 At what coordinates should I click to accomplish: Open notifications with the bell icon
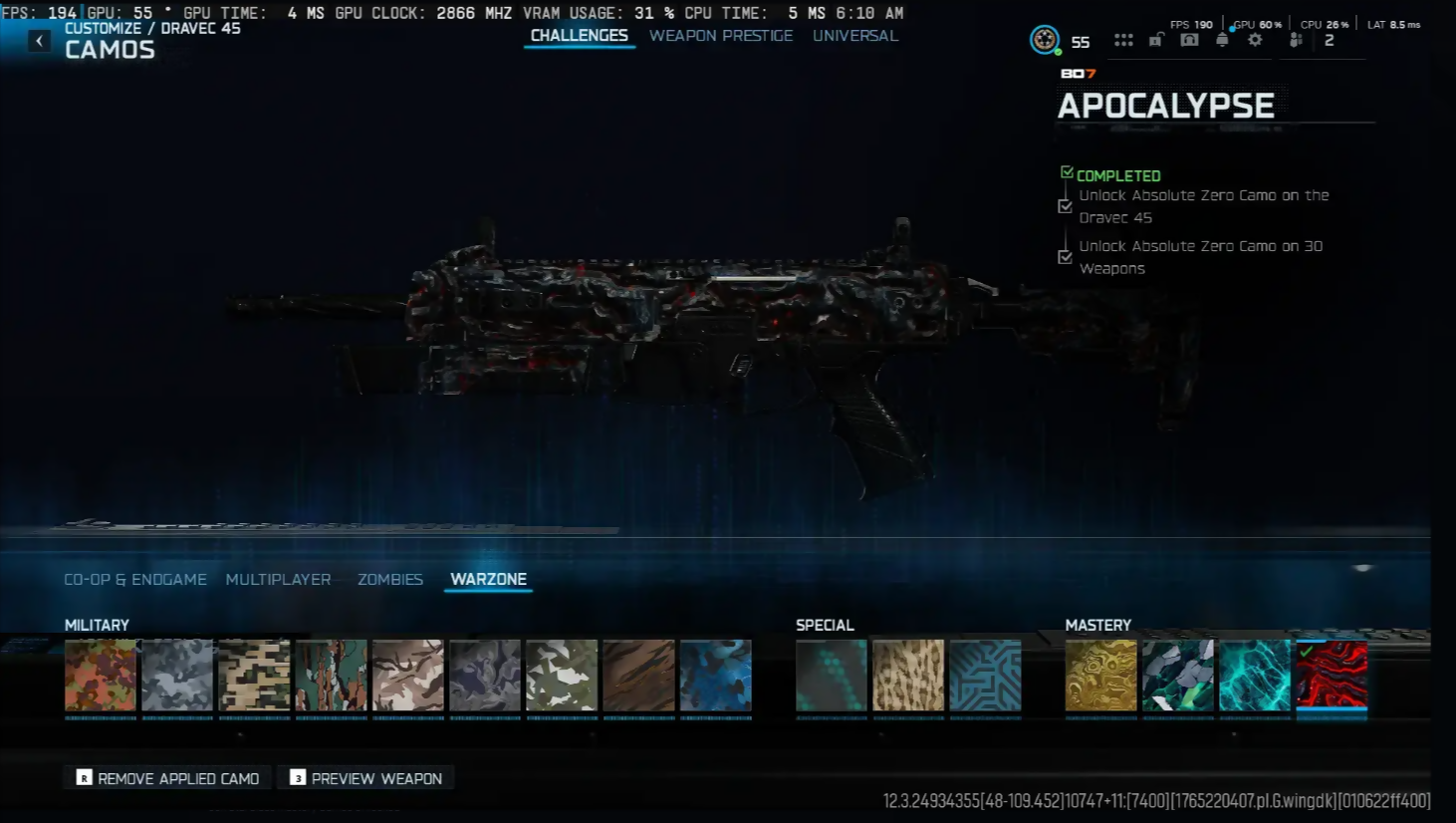pos(1222,41)
